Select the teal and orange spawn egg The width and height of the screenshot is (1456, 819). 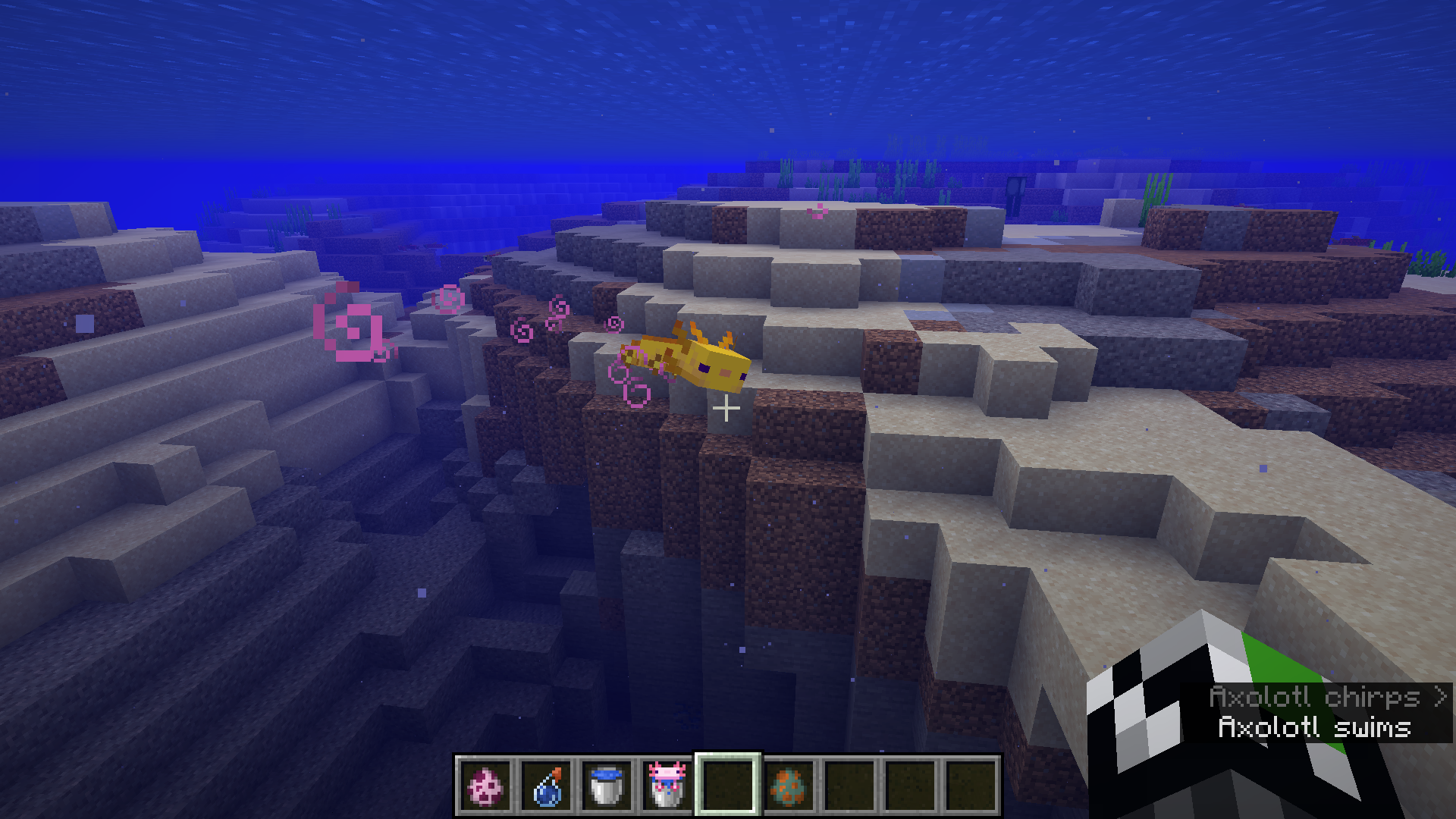pos(789,786)
